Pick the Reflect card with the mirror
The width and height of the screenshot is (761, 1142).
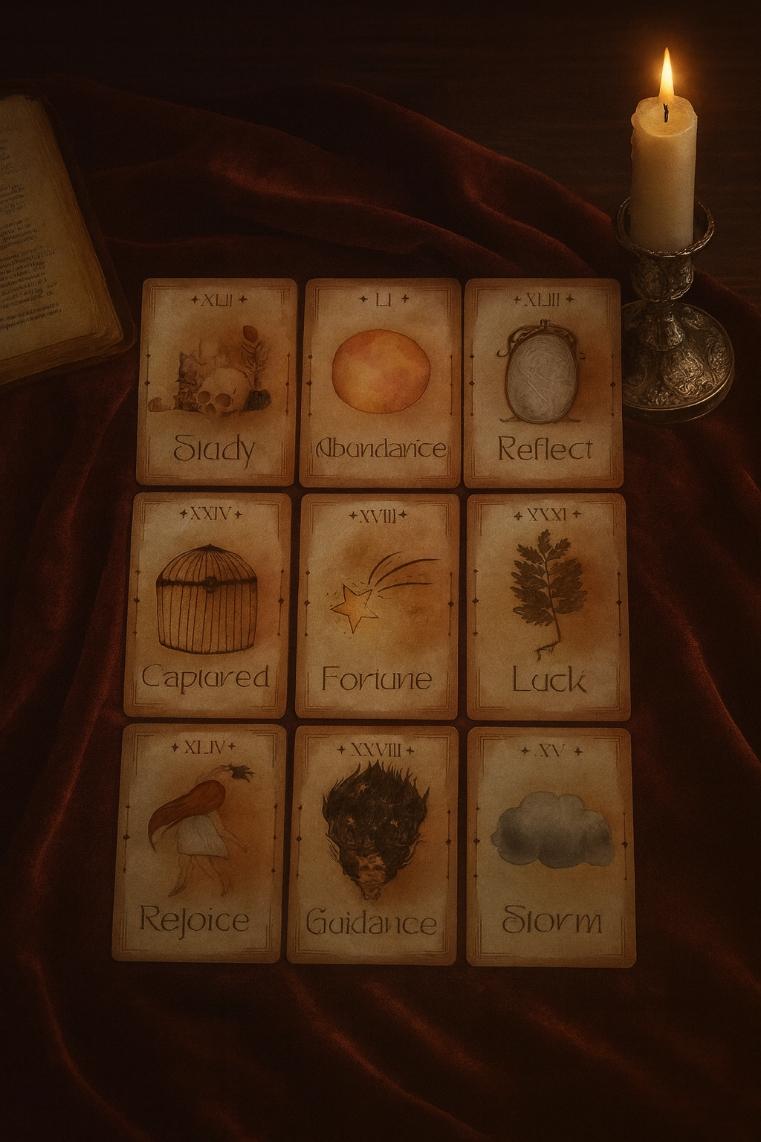pyautogui.click(x=543, y=383)
